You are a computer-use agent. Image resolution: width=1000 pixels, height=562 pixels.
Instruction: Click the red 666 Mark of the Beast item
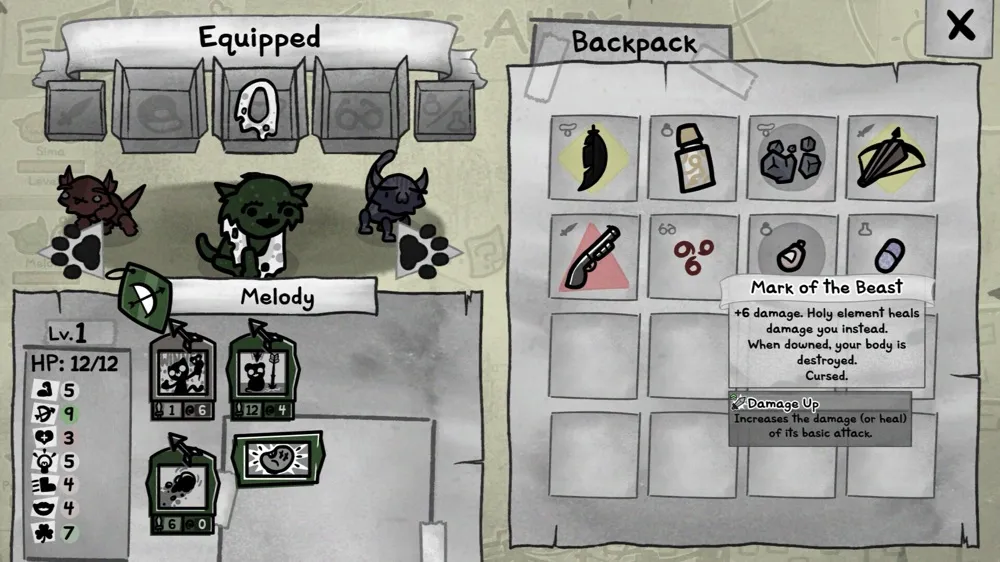point(693,256)
